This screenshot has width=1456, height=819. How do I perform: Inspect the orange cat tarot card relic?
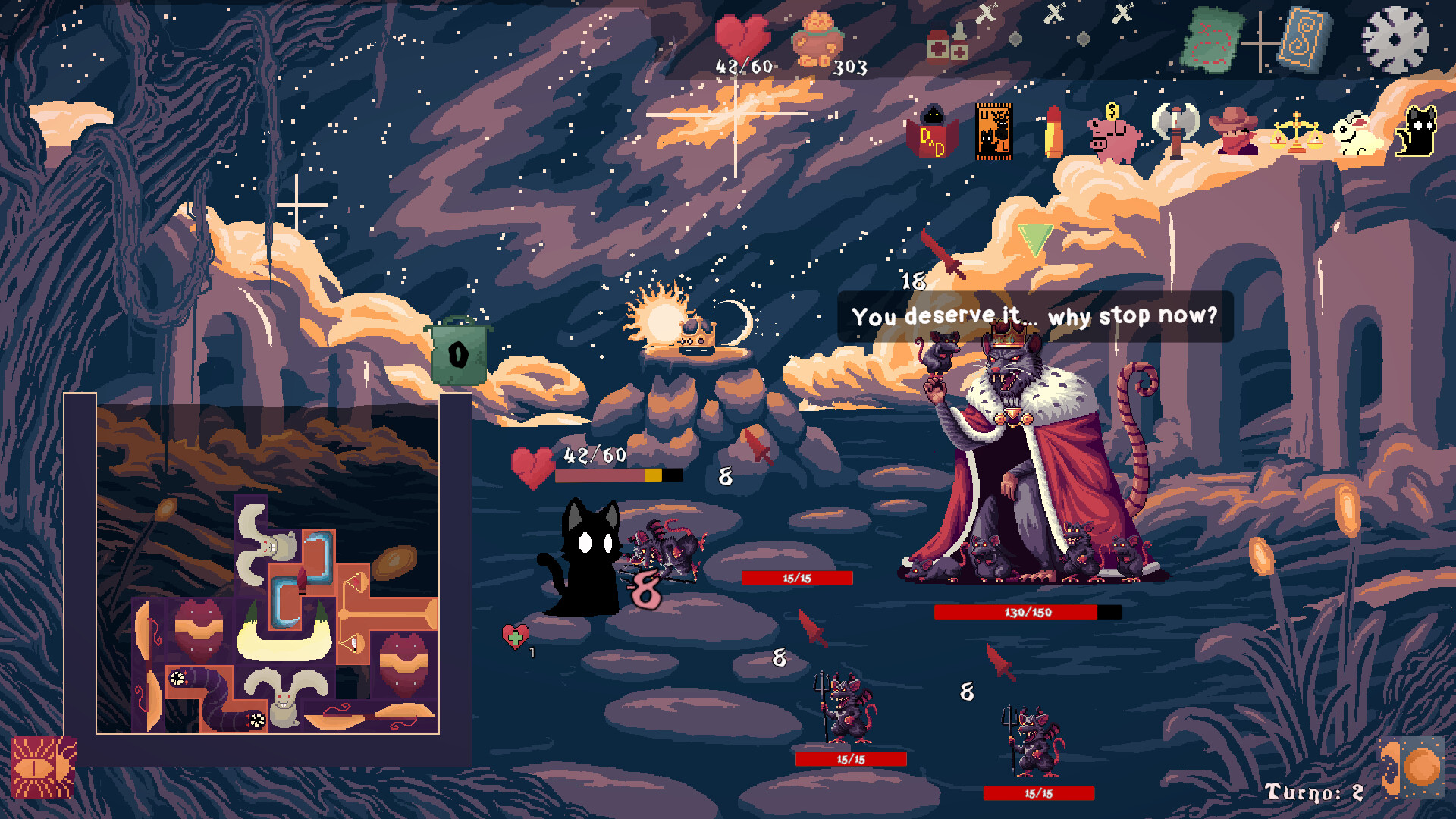point(993,132)
